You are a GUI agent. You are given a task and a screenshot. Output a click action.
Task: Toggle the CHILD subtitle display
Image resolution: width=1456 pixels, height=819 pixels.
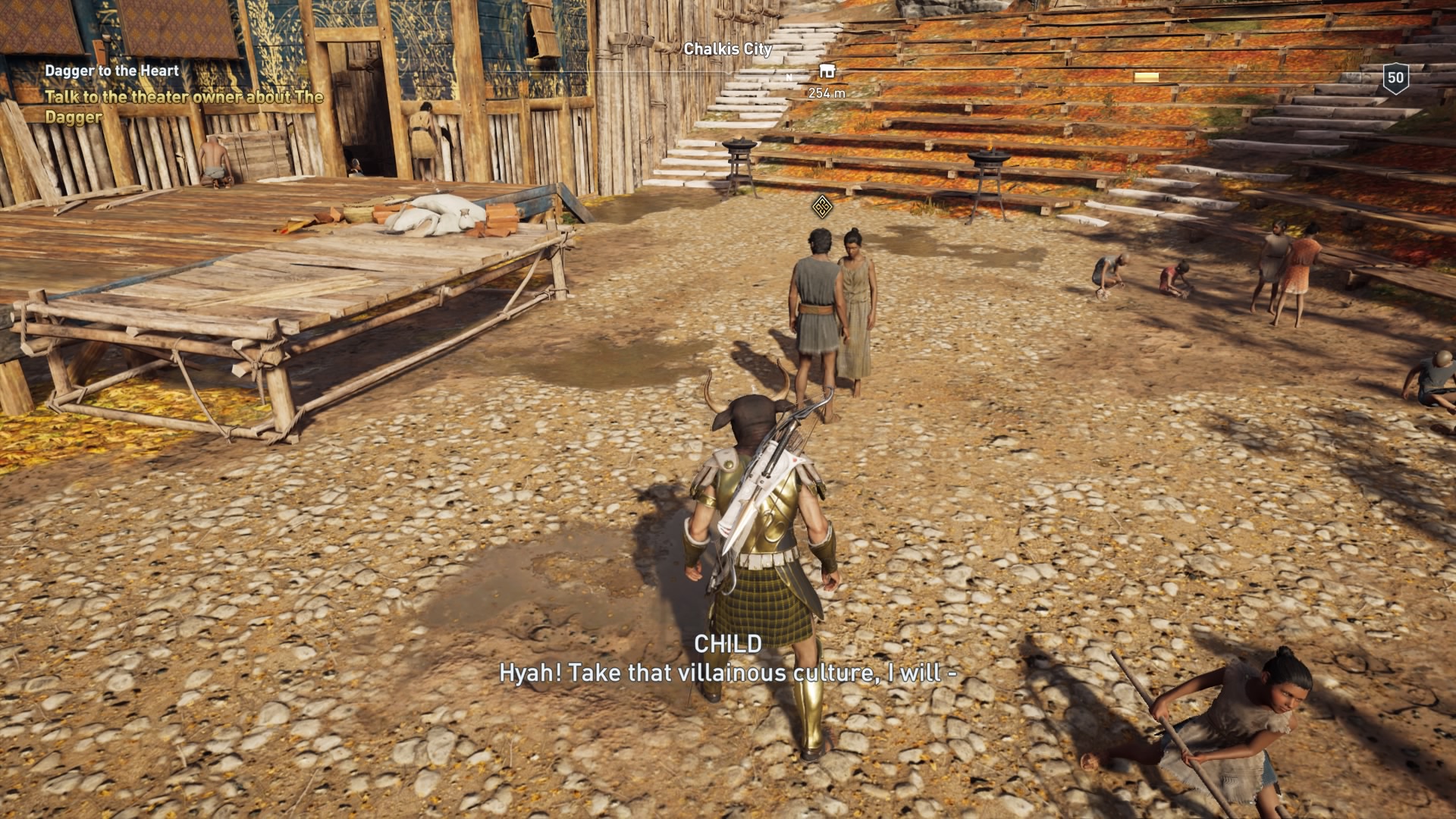tap(727, 645)
